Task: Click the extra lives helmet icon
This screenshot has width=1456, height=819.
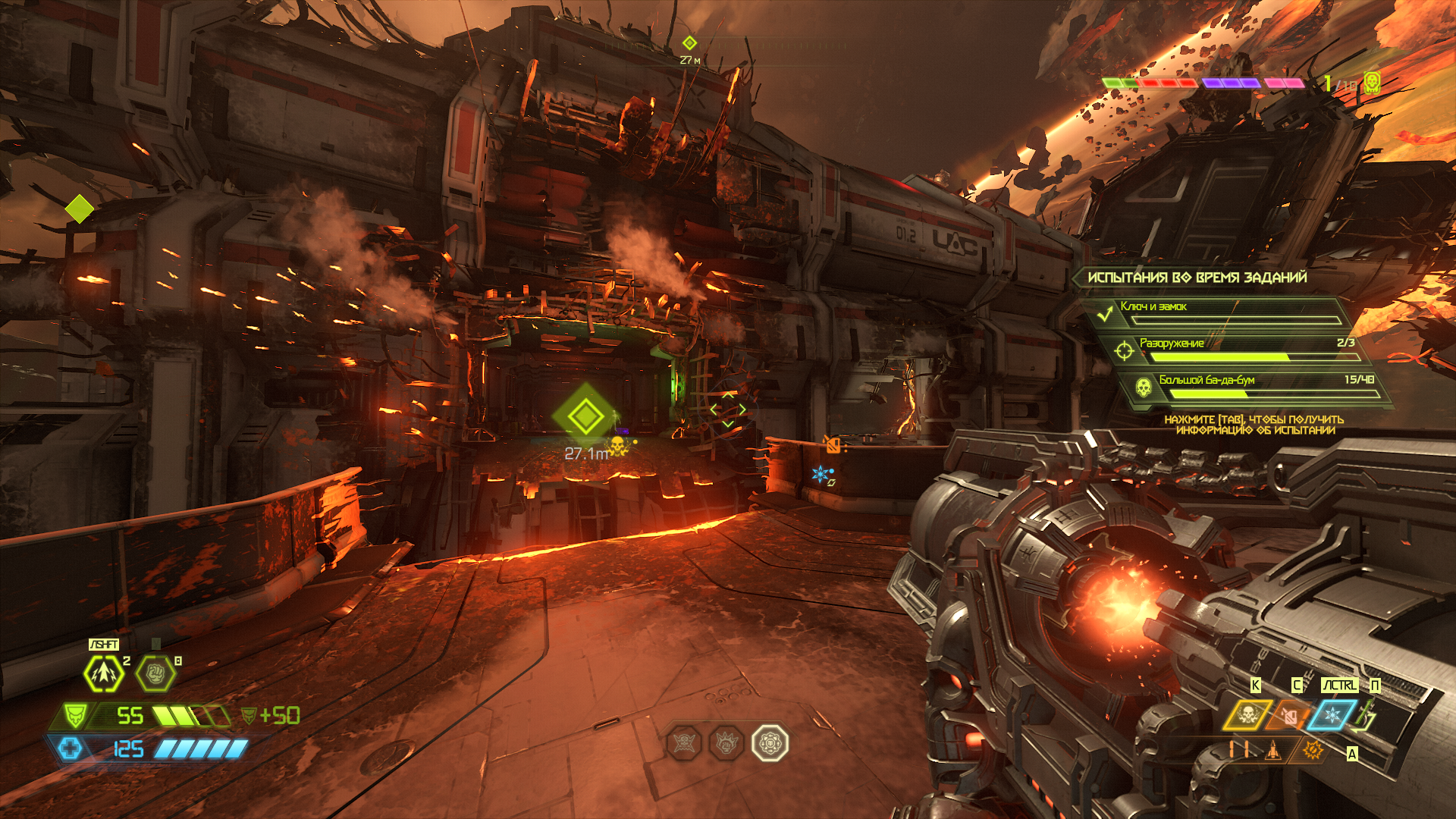Action: tap(1371, 83)
